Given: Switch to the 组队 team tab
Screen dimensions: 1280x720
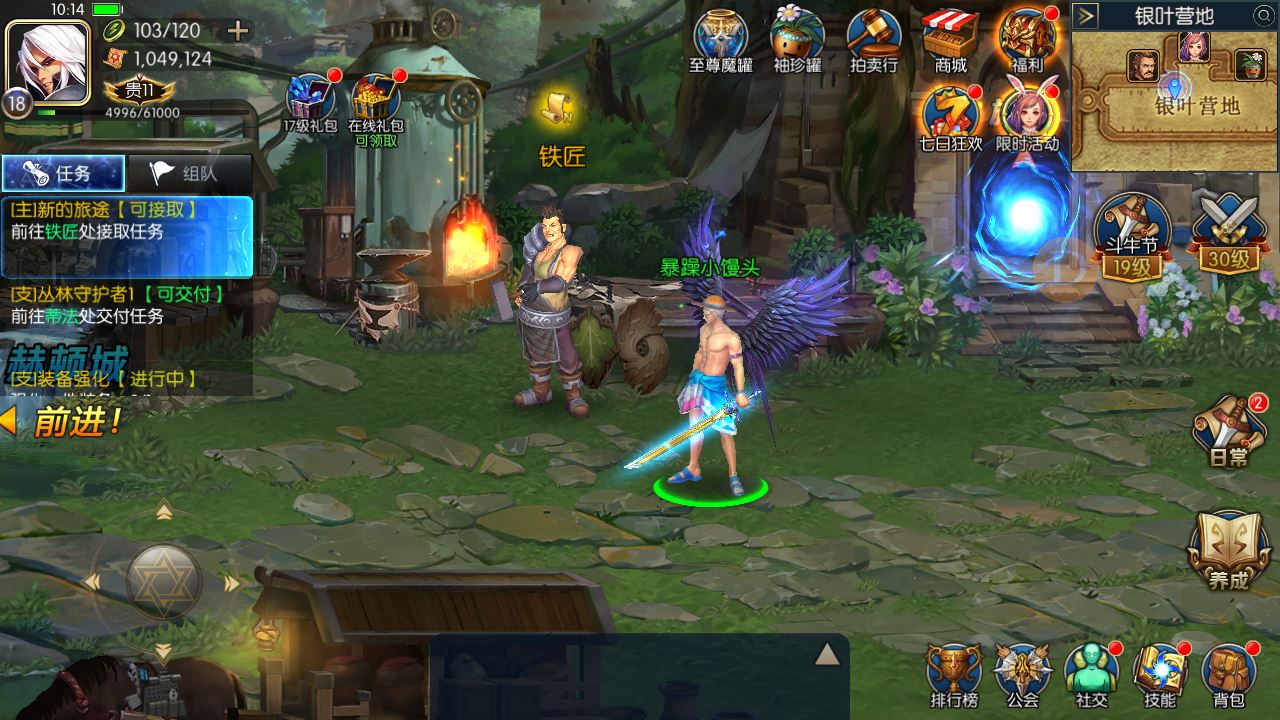Looking at the screenshot, I should tap(189, 173).
